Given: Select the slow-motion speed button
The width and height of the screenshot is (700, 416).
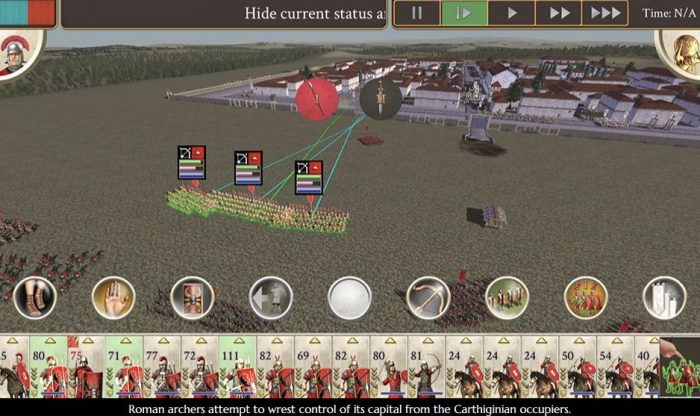Looking at the screenshot, I should [464, 13].
